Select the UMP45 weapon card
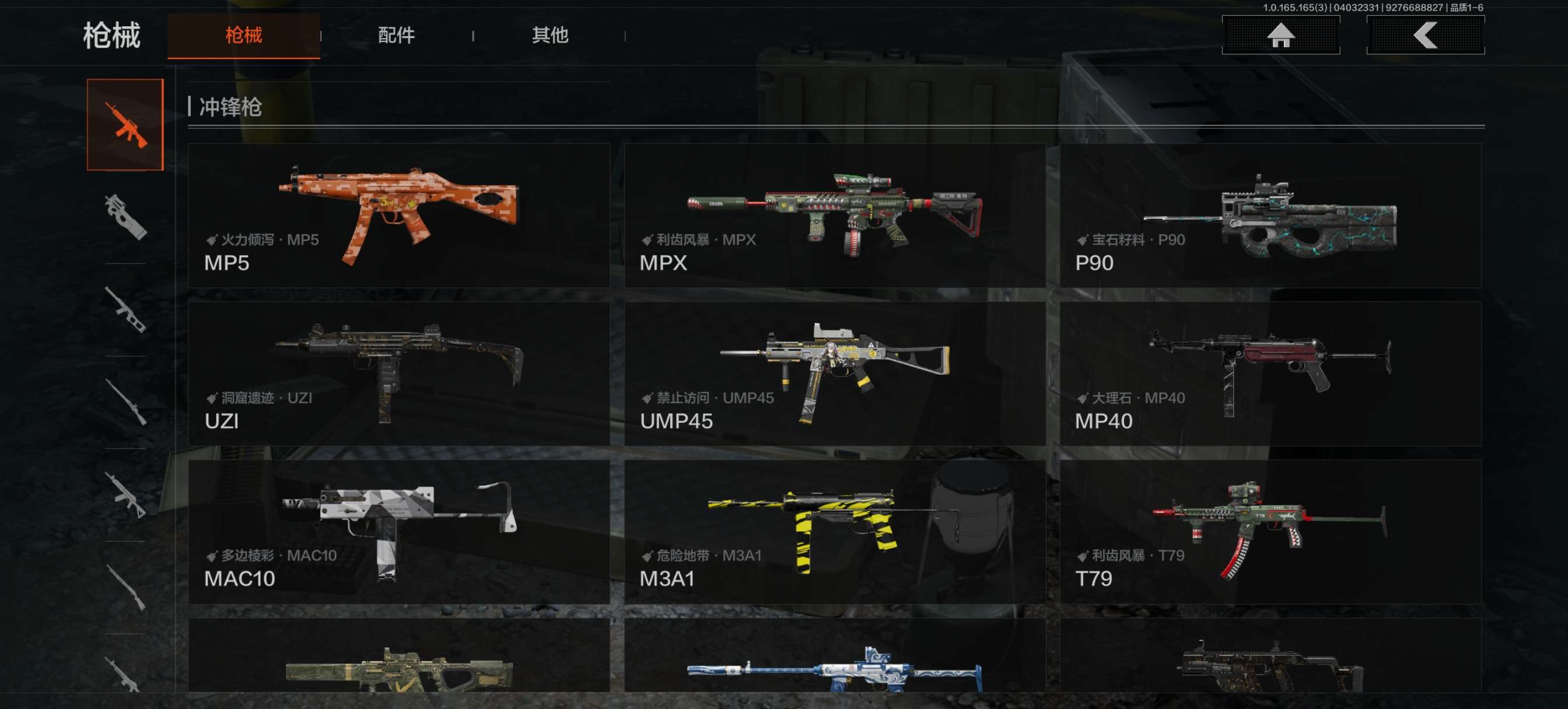 click(x=835, y=373)
